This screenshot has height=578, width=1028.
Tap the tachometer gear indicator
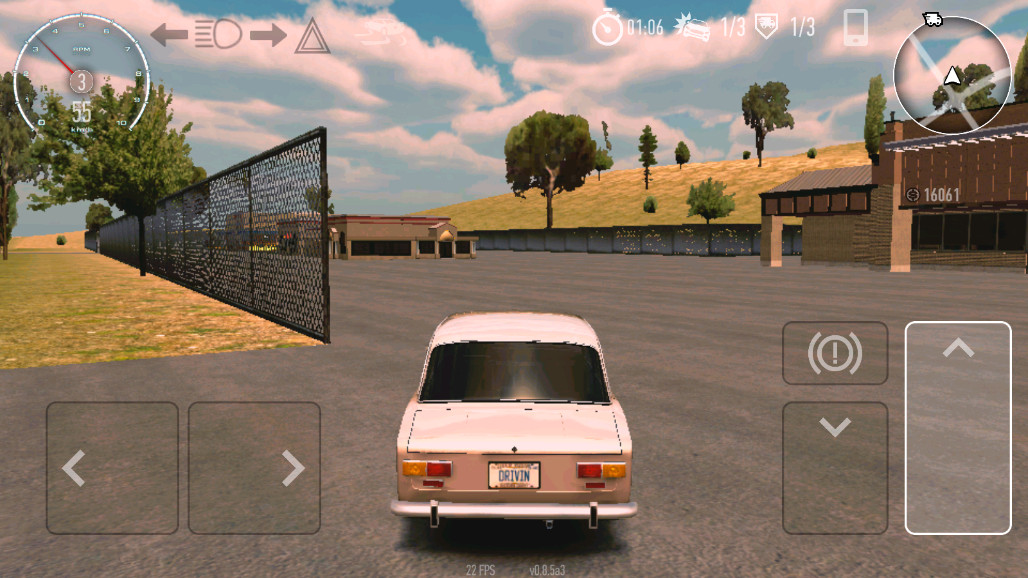click(82, 80)
